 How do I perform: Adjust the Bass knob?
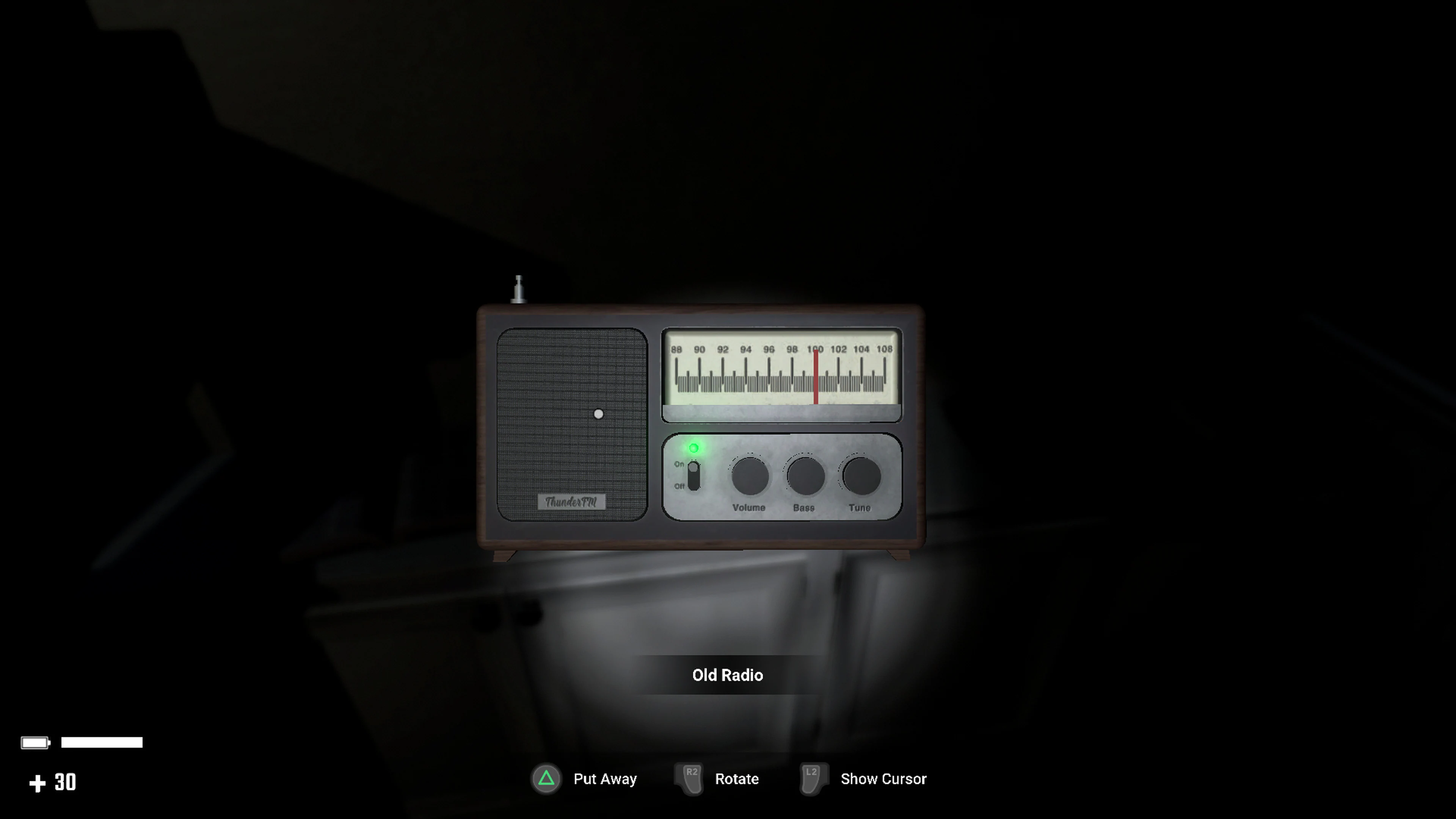pyautogui.click(x=804, y=477)
